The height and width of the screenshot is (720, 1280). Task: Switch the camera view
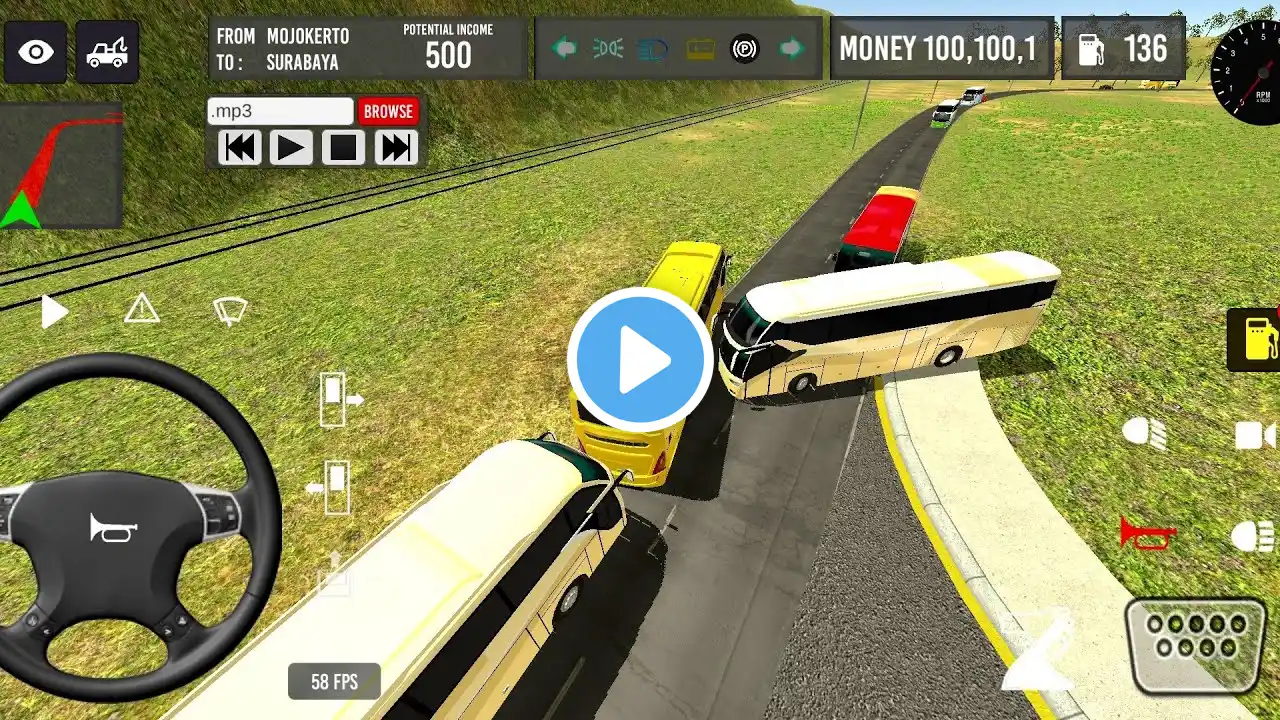point(1255,435)
